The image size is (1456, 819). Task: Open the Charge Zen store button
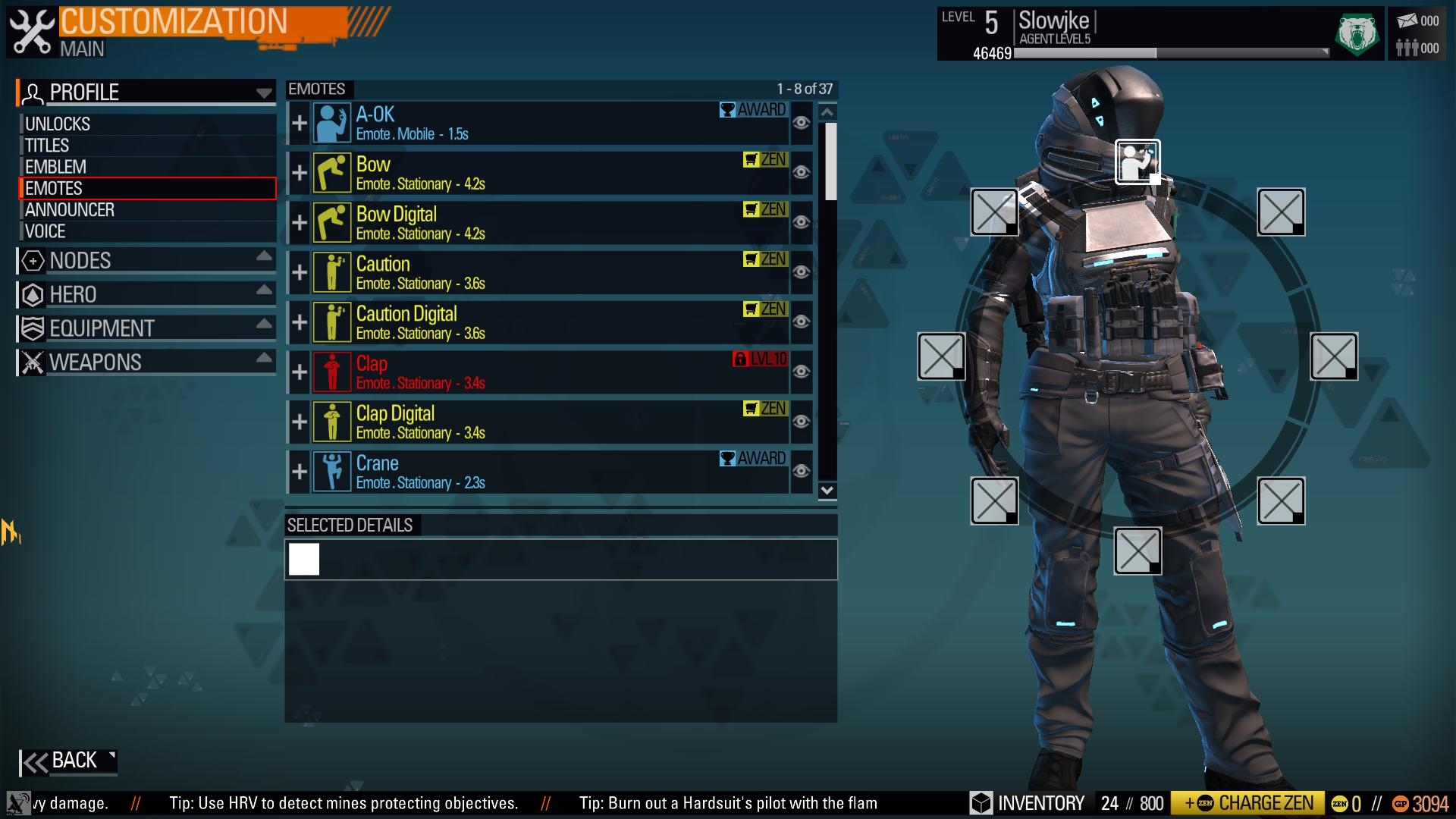point(1248,803)
